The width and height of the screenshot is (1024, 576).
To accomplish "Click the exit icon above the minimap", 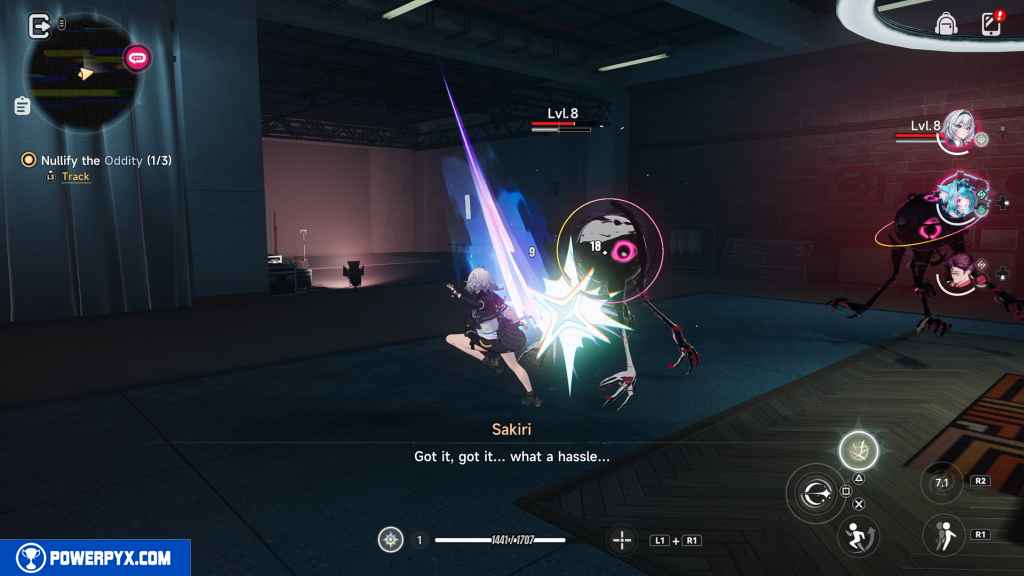I will (40, 25).
